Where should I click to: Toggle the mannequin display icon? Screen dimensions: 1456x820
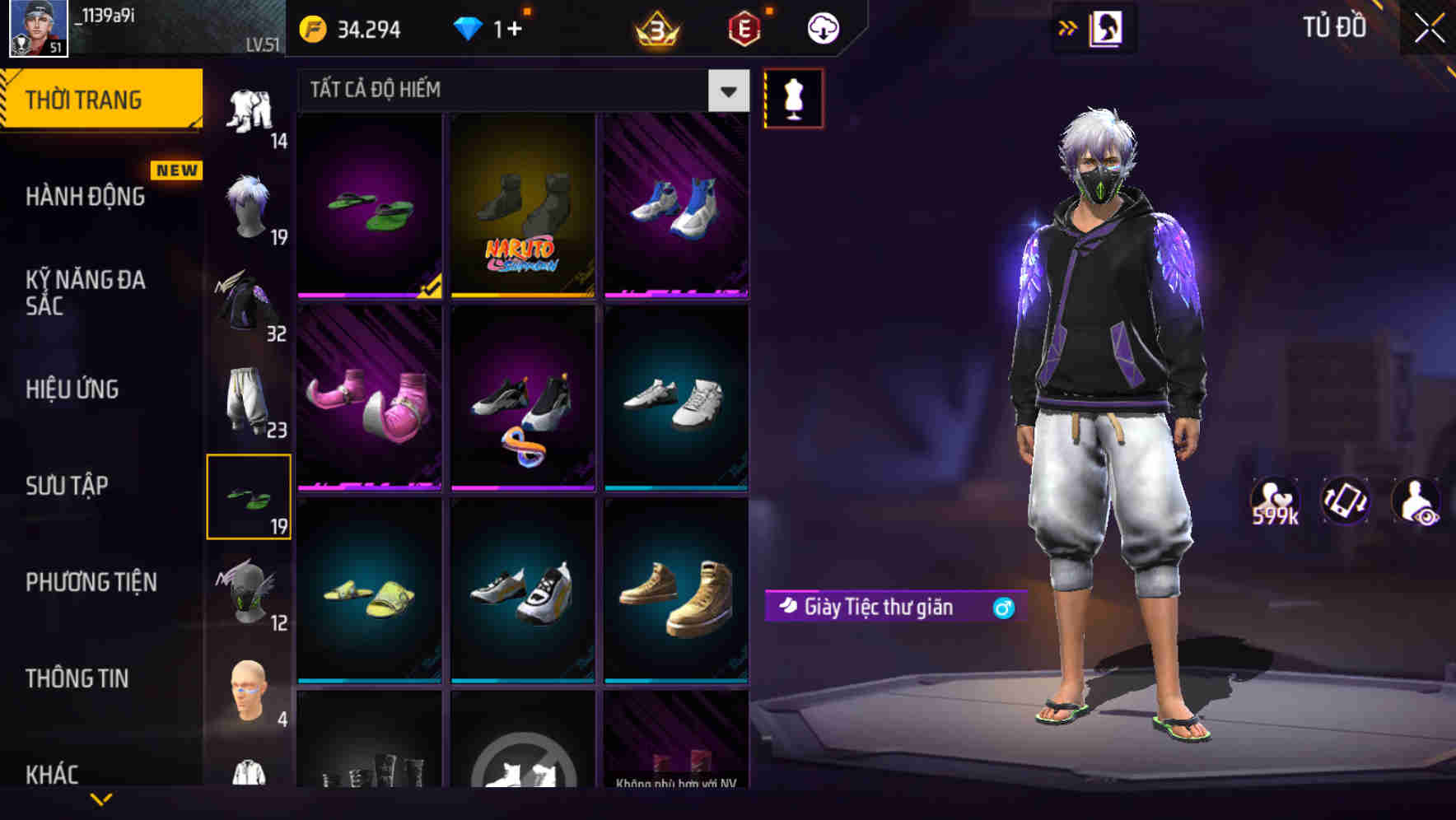click(x=793, y=99)
